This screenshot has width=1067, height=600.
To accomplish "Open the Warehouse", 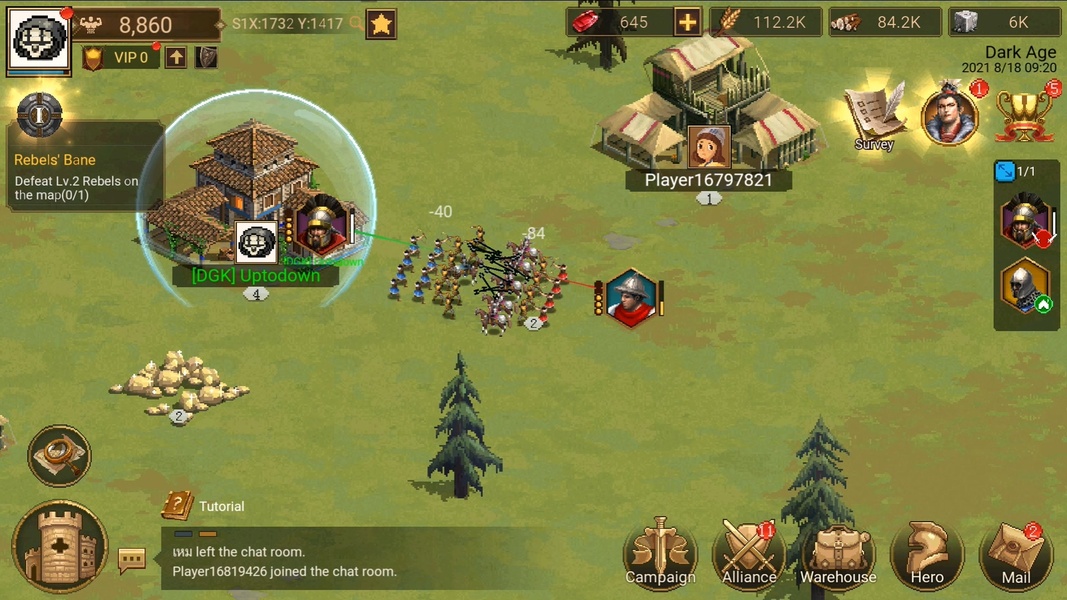I will coord(838,553).
